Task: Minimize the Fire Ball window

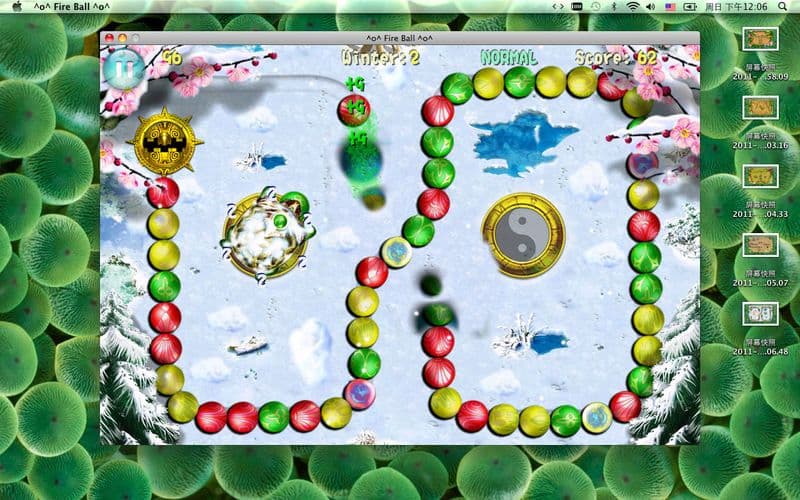Action: [x=122, y=38]
